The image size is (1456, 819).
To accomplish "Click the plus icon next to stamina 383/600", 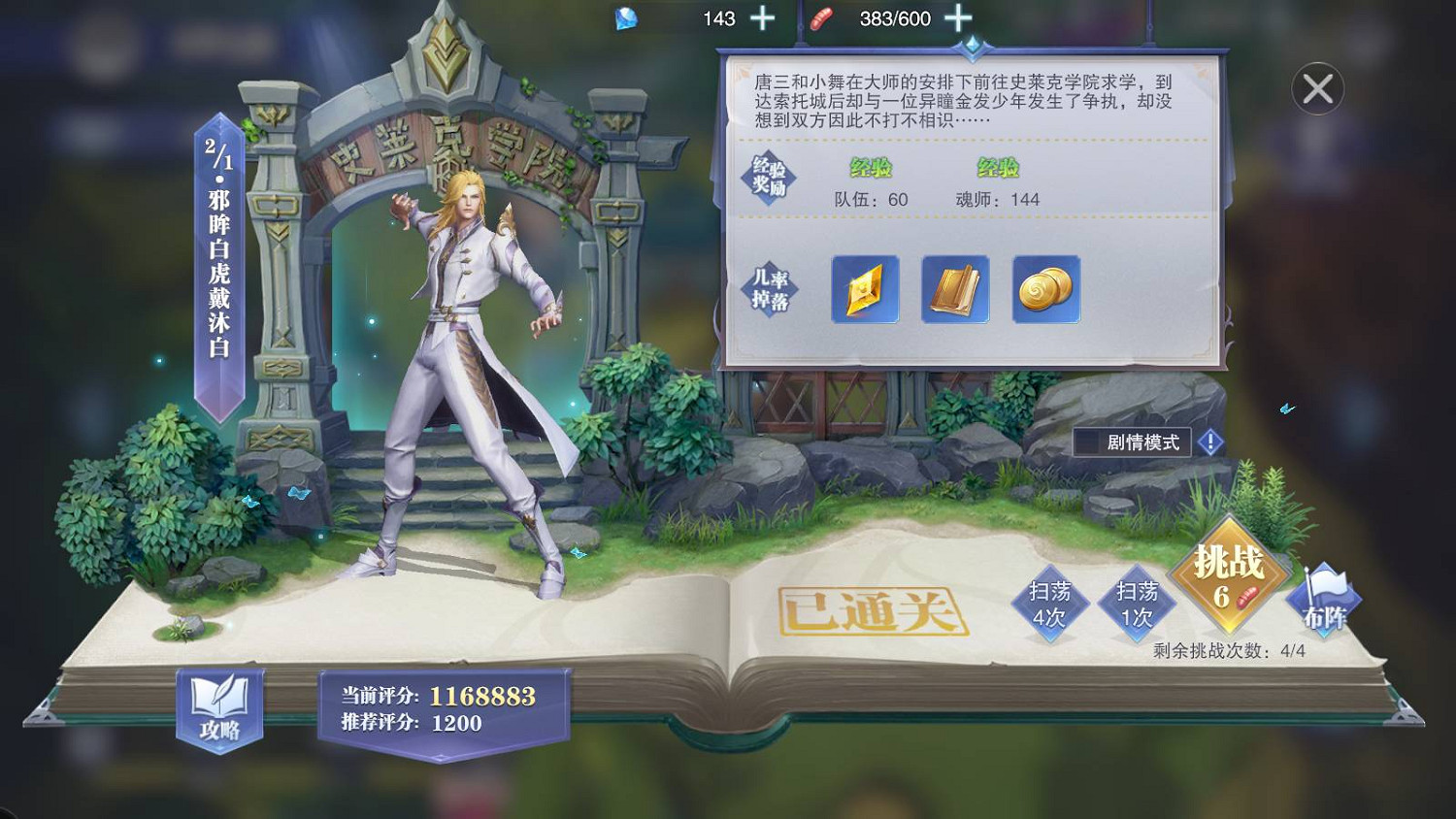I will [959, 16].
